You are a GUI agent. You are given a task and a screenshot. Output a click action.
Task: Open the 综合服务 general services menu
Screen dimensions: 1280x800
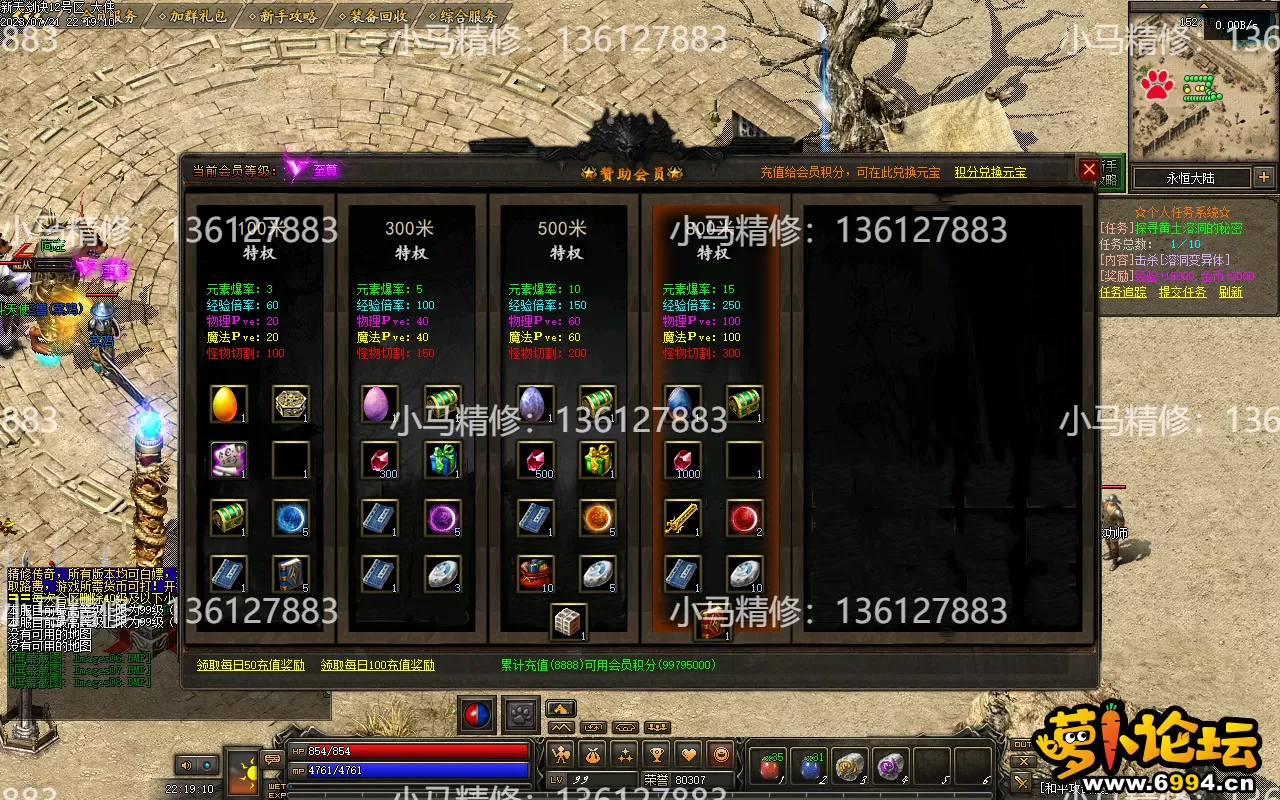(468, 16)
